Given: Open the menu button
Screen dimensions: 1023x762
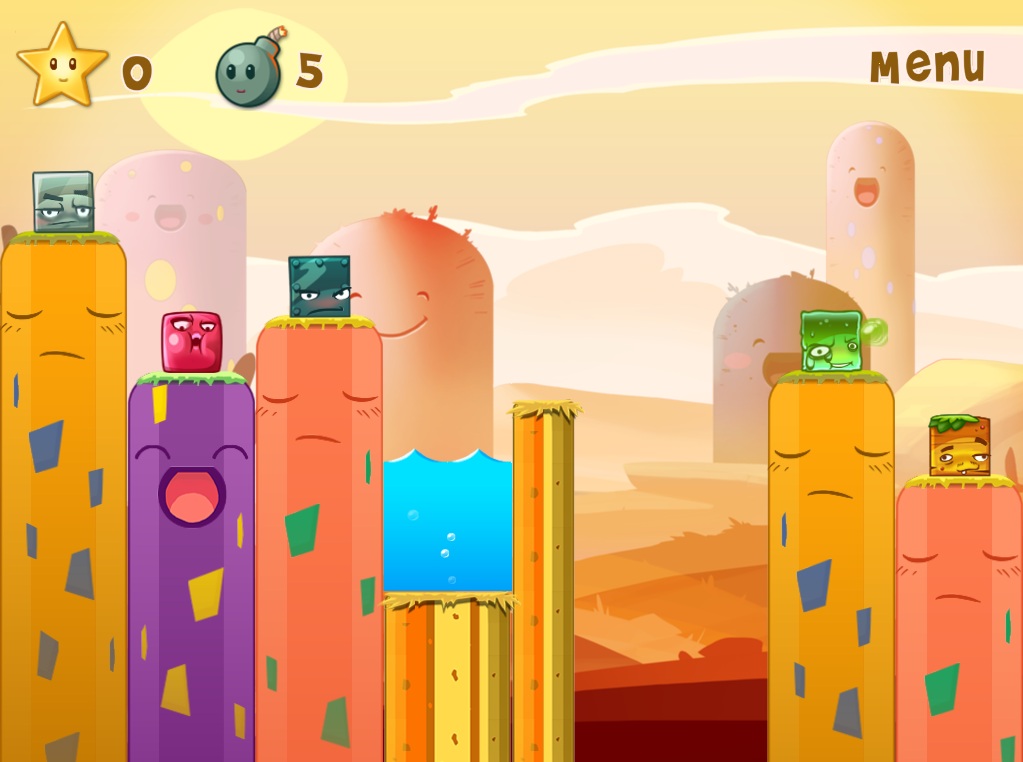Looking at the screenshot, I should [927, 65].
